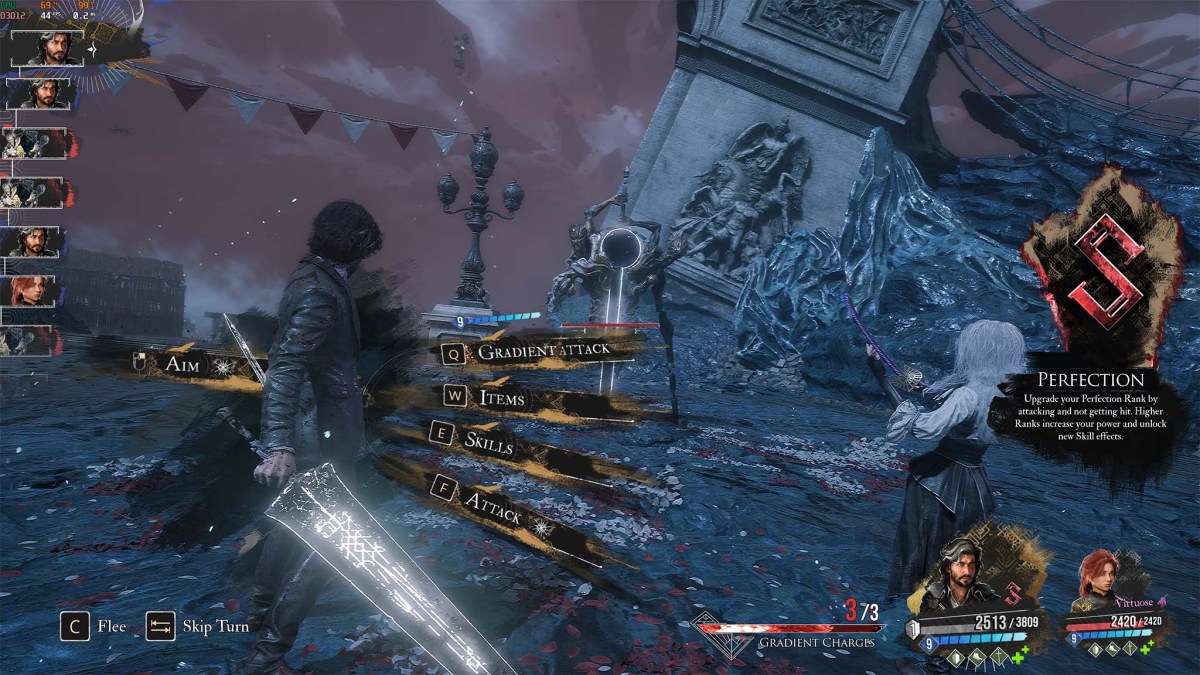This screenshot has width=1200, height=675.
Task: Choose Skip Turn
Action: point(199,627)
